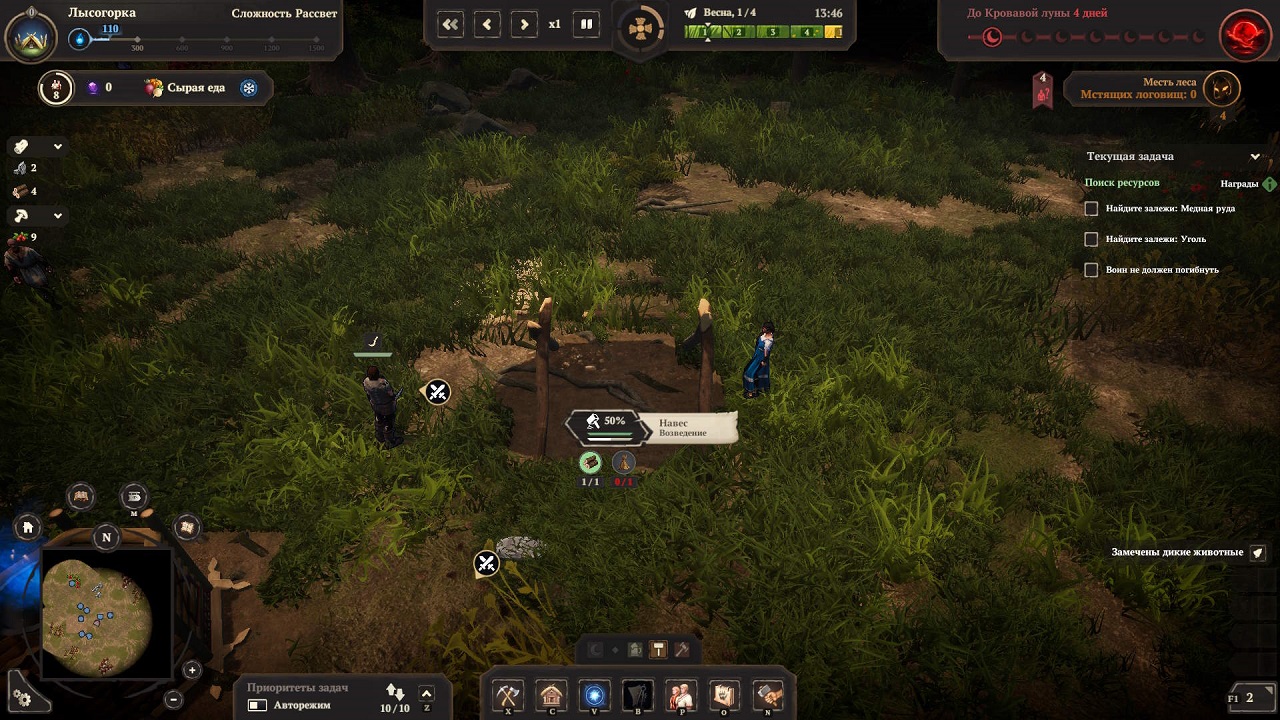The image size is (1280, 720).
Task: Click the double-arrow slowest speed button
Action: point(451,24)
